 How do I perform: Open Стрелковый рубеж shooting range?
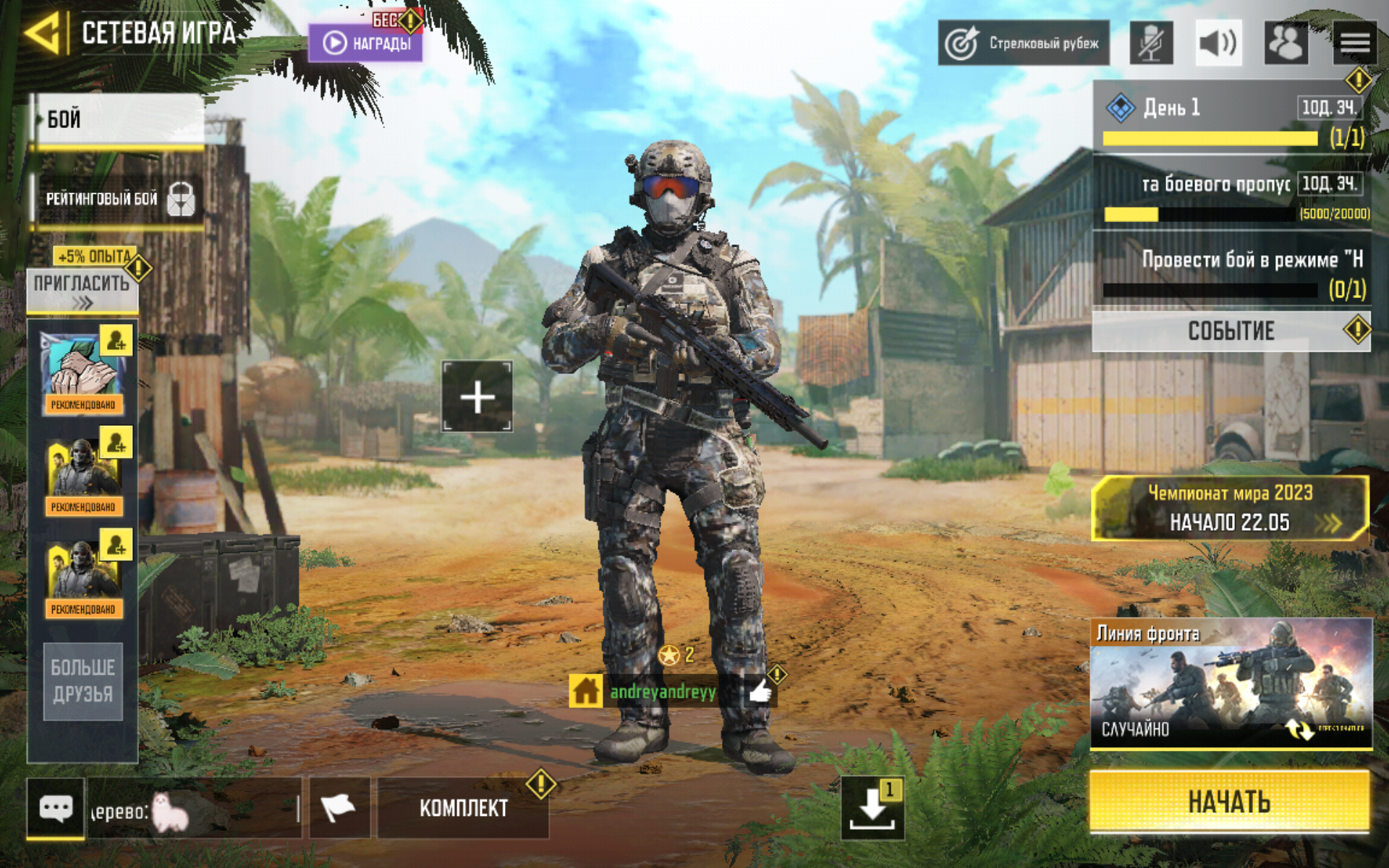(1023, 43)
